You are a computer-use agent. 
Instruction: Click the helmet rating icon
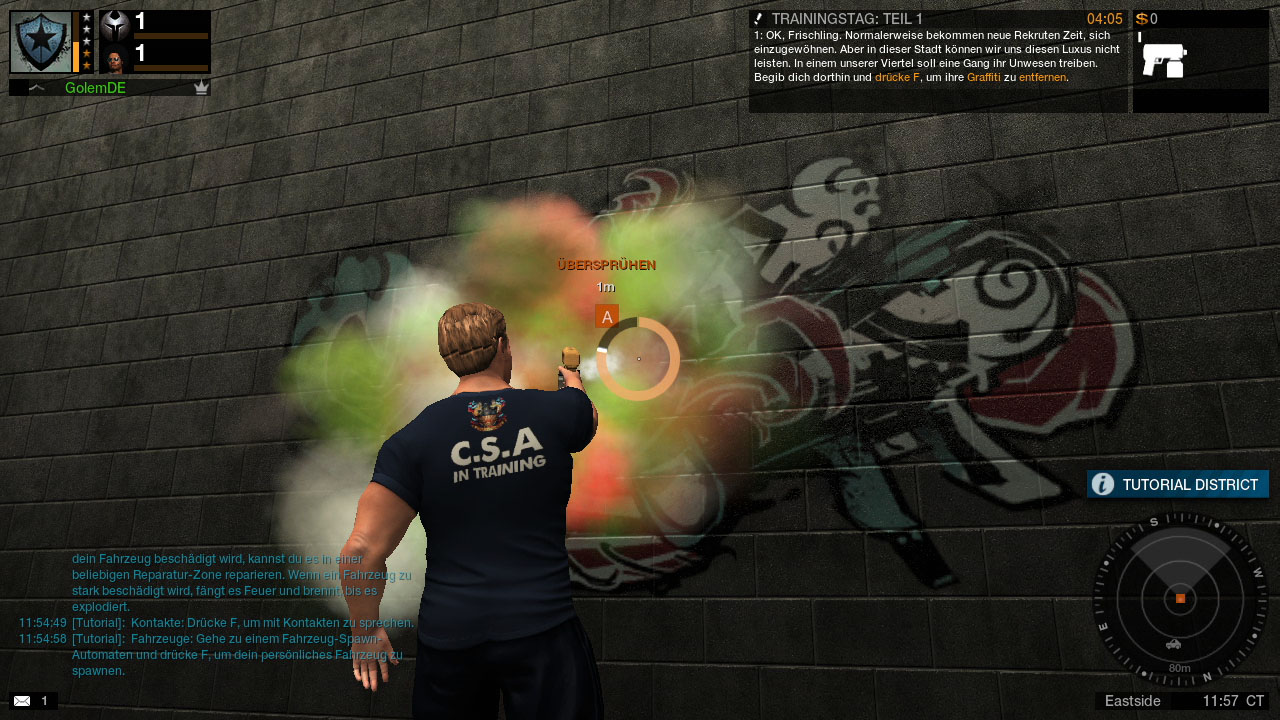tap(115, 24)
